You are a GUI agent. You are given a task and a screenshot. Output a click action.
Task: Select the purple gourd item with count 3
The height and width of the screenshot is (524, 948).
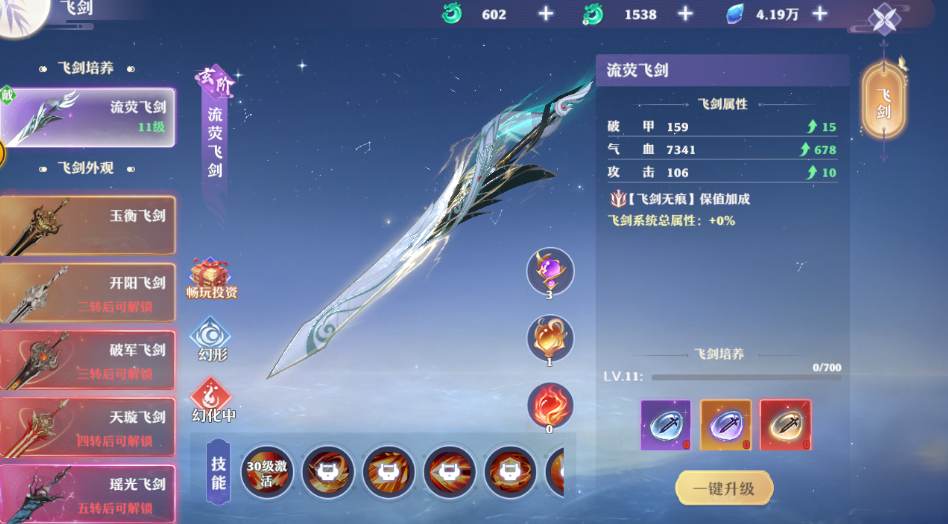[550, 270]
